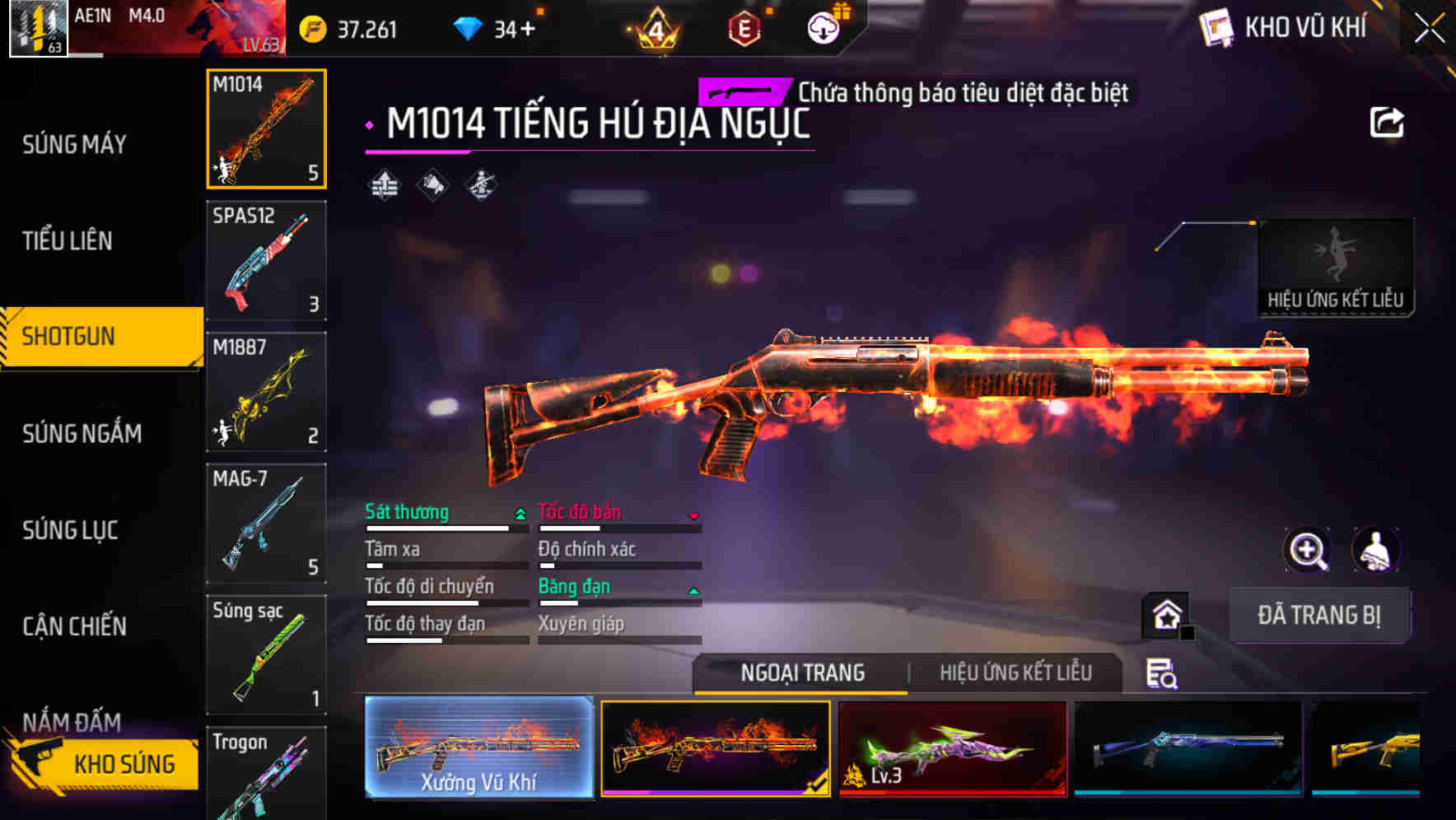The width and height of the screenshot is (1456, 820).
Task: Click the magnifier zoom preview icon
Action: 1308,549
